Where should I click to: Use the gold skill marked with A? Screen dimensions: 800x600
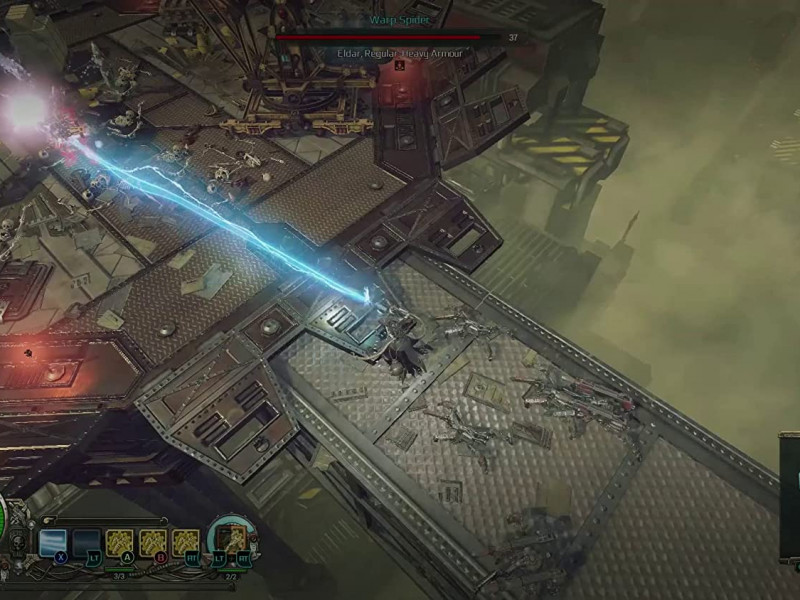pyautogui.click(x=121, y=543)
